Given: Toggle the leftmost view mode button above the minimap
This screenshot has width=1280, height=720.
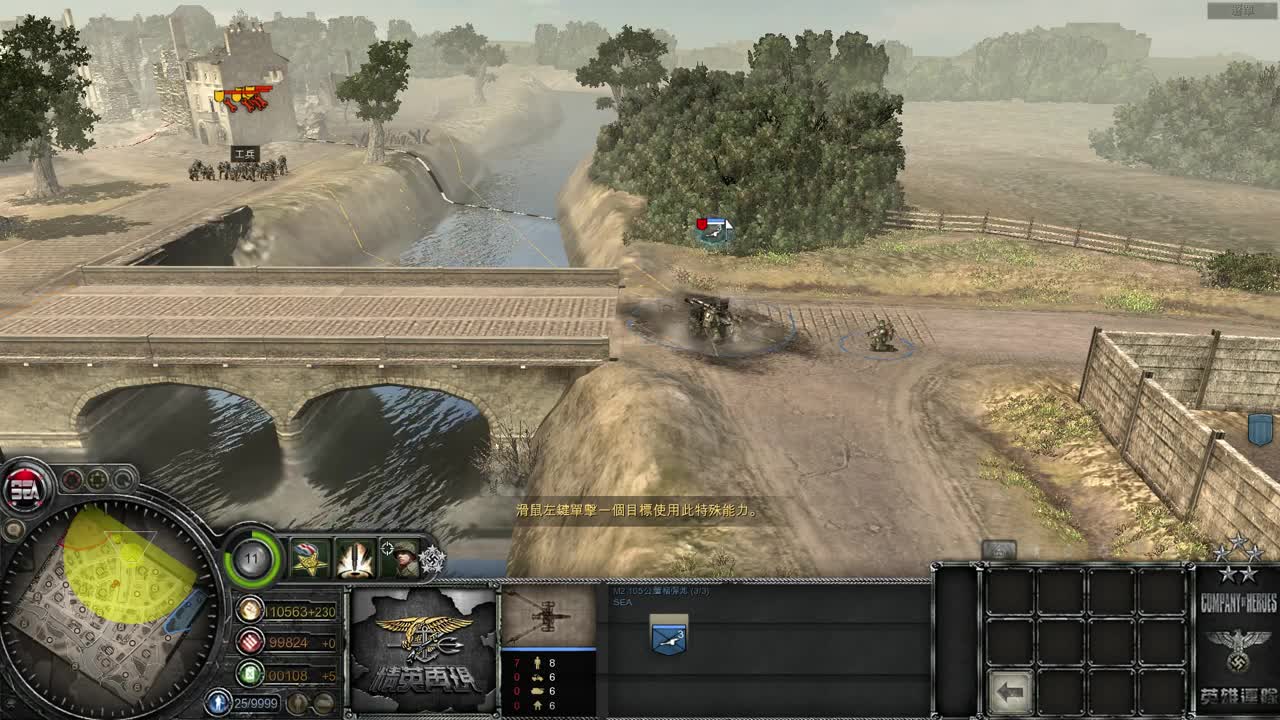Looking at the screenshot, I should pos(72,479).
